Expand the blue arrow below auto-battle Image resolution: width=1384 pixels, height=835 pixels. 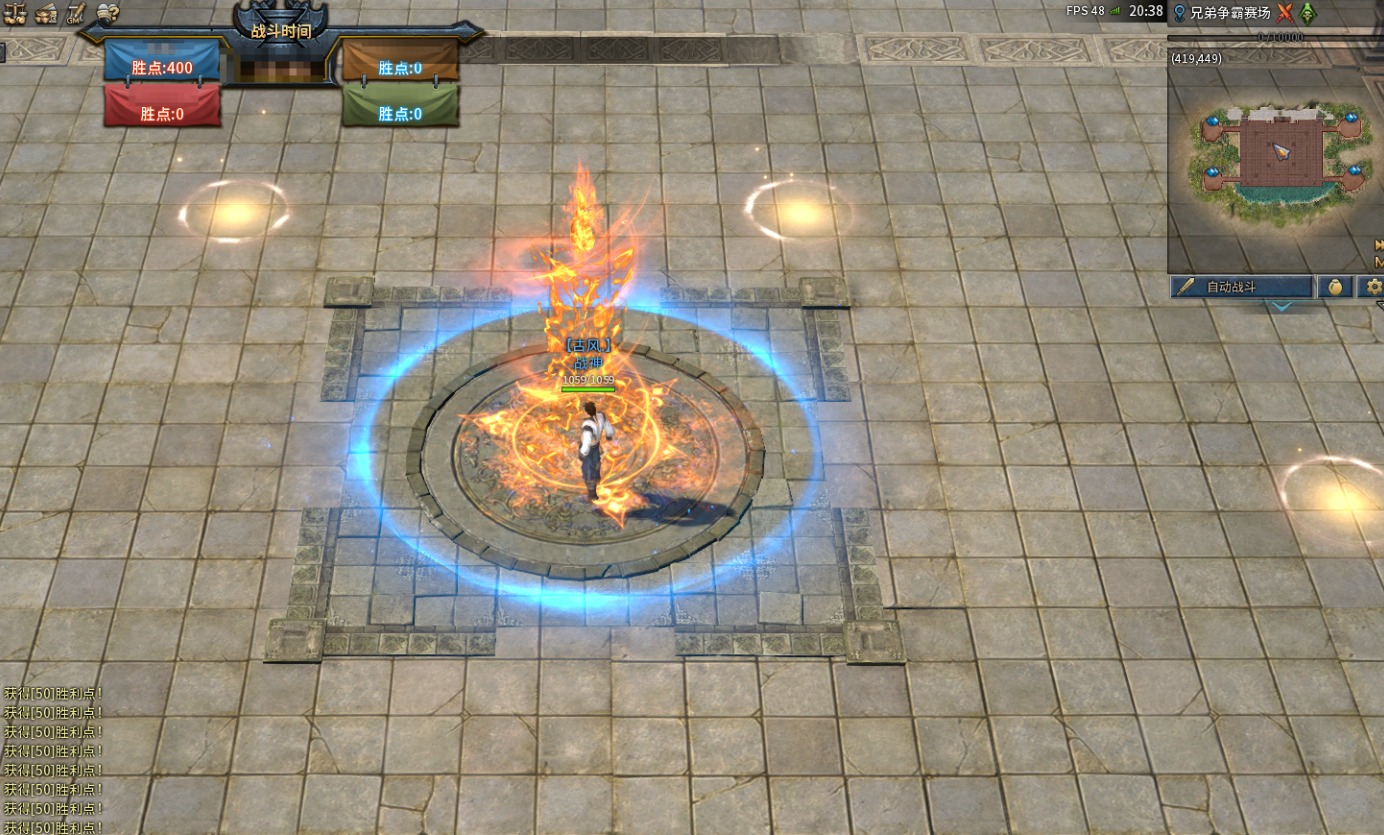pyautogui.click(x=1281, y=306)
